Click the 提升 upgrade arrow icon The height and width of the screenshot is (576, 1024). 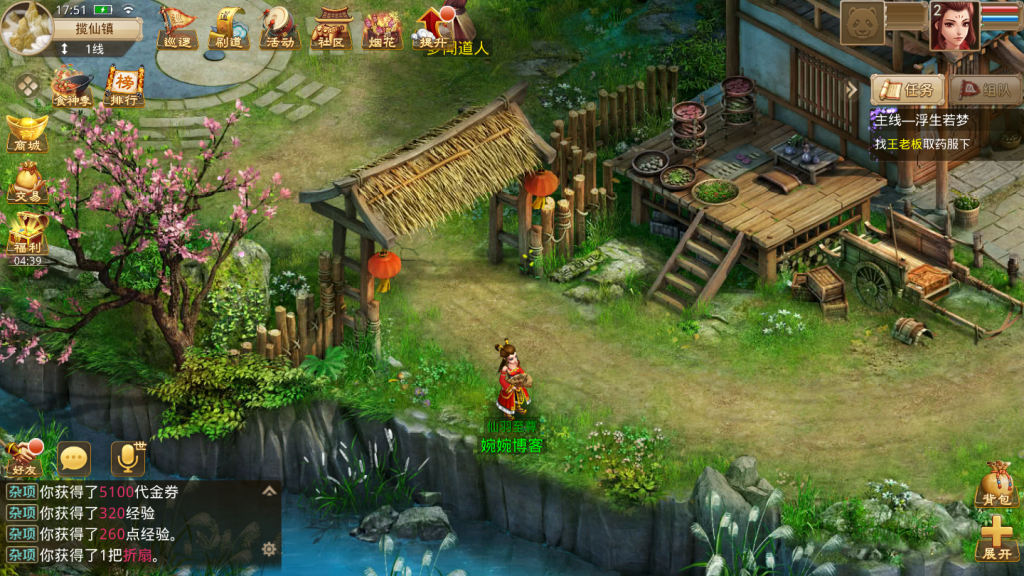[x=432, y=27]
